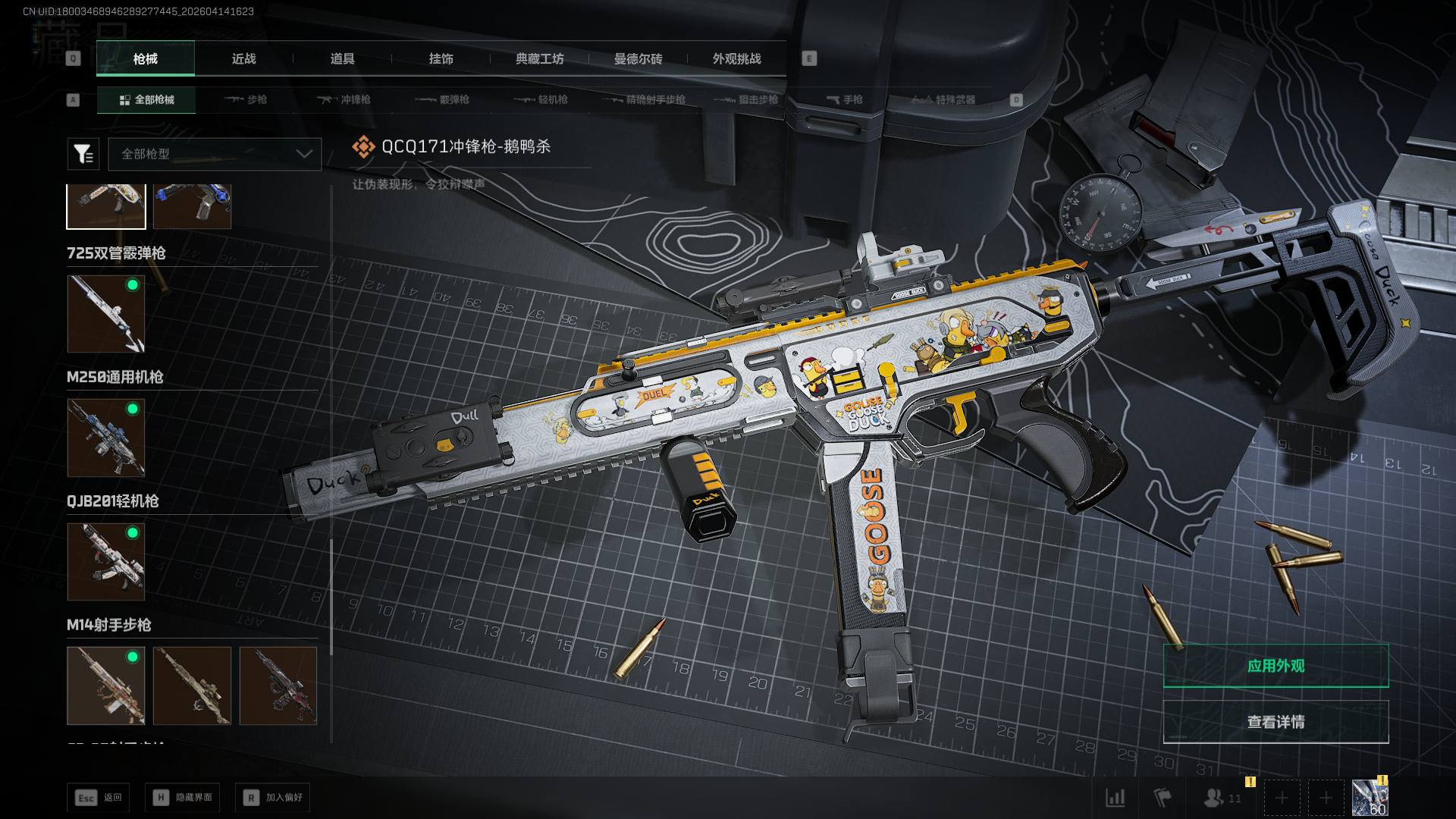Click the player avatar portrait
This screenshot has width=1456, height=819.
click(x=1370, y=798)
